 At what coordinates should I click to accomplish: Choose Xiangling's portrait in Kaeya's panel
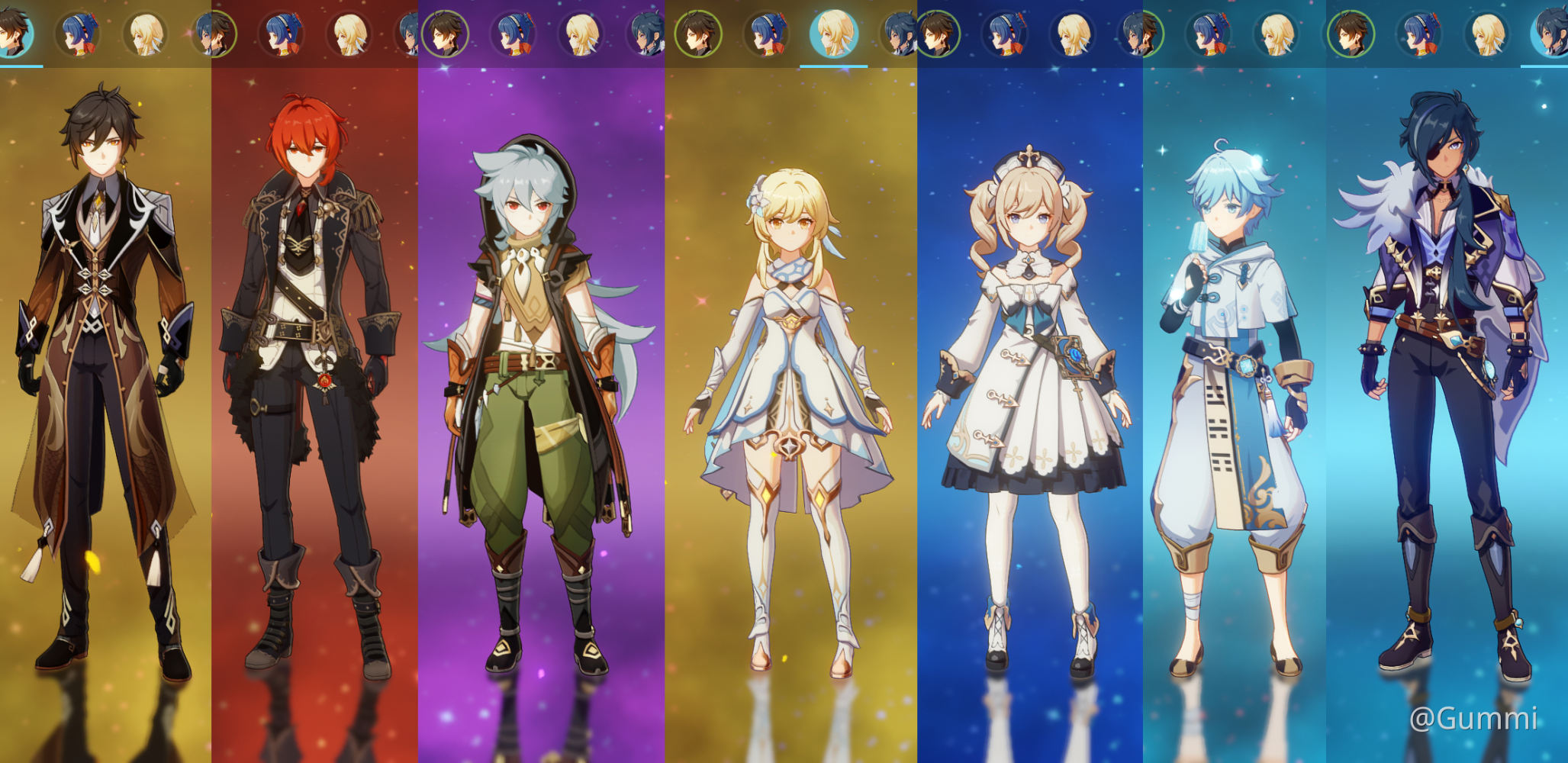[x=1419, y=34]
